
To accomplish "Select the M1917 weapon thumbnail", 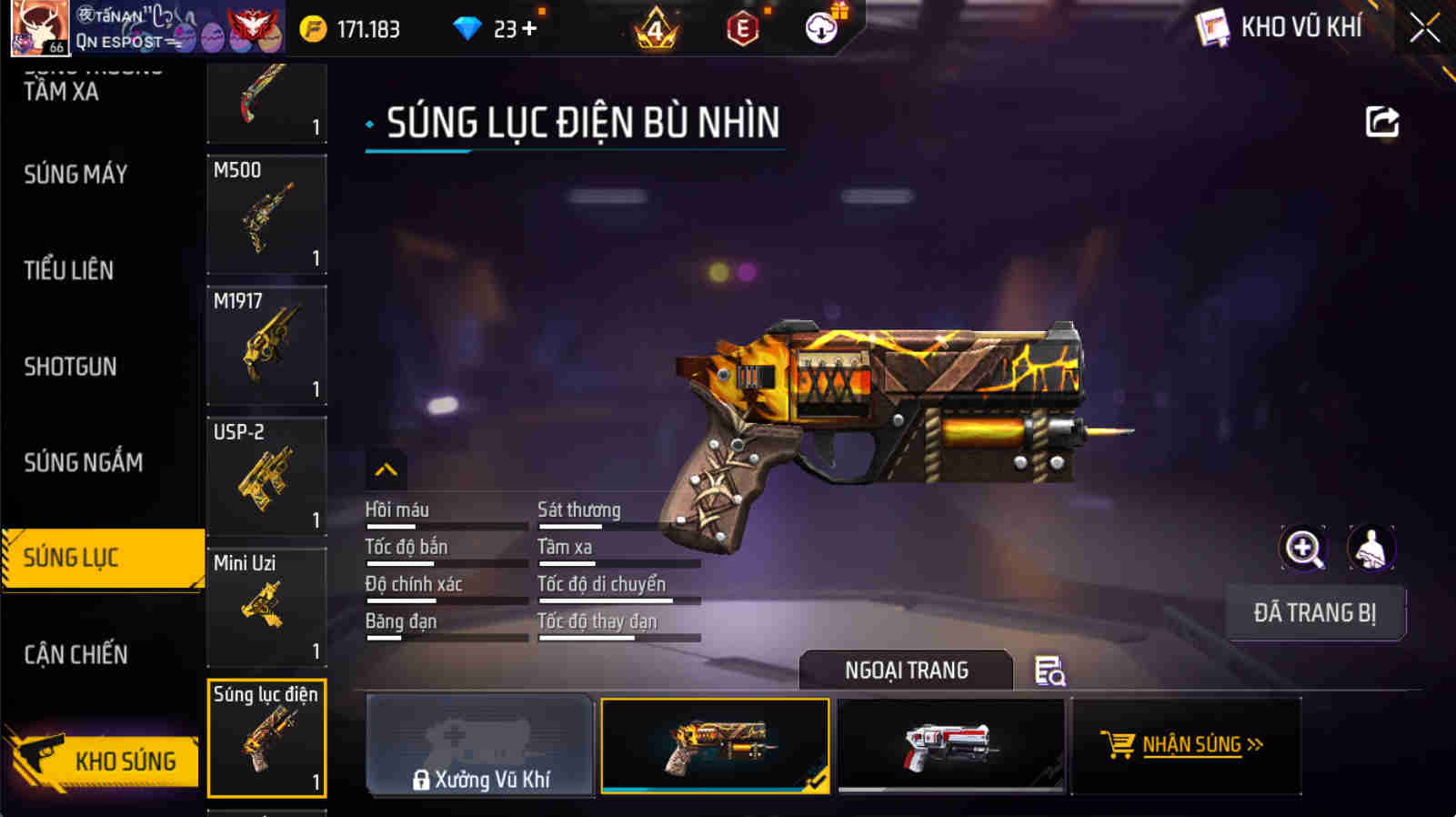I will click(x=266, y=343).
